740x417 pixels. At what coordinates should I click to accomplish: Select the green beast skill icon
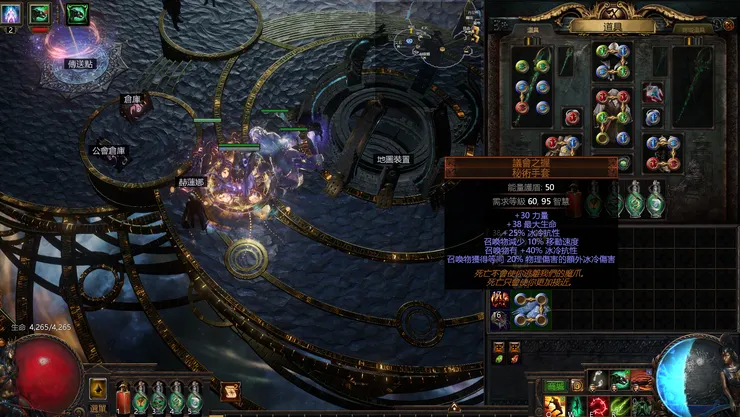click(x=620, y=380)
